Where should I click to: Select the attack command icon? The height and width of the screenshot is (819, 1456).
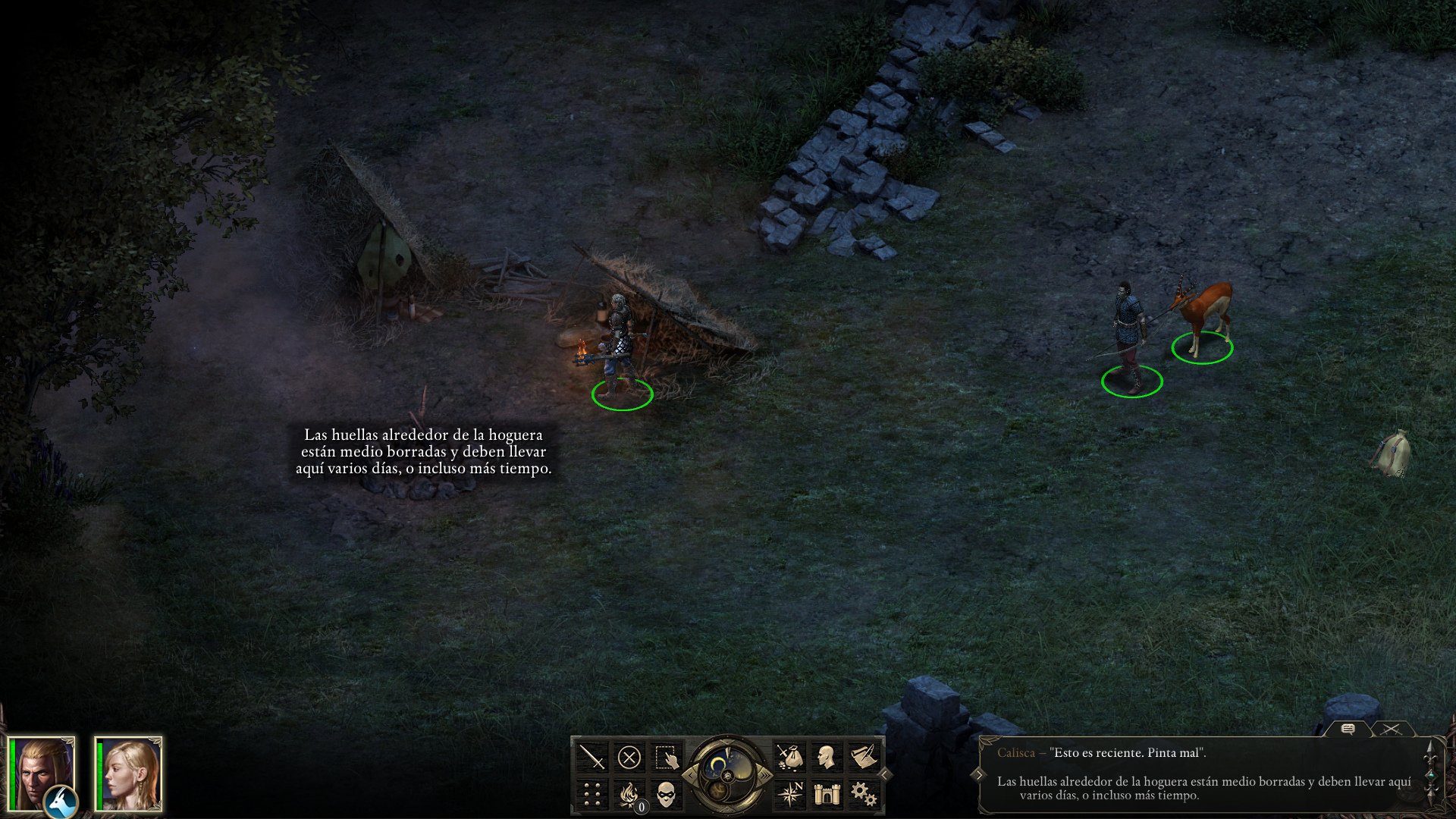tap(591, 756)
